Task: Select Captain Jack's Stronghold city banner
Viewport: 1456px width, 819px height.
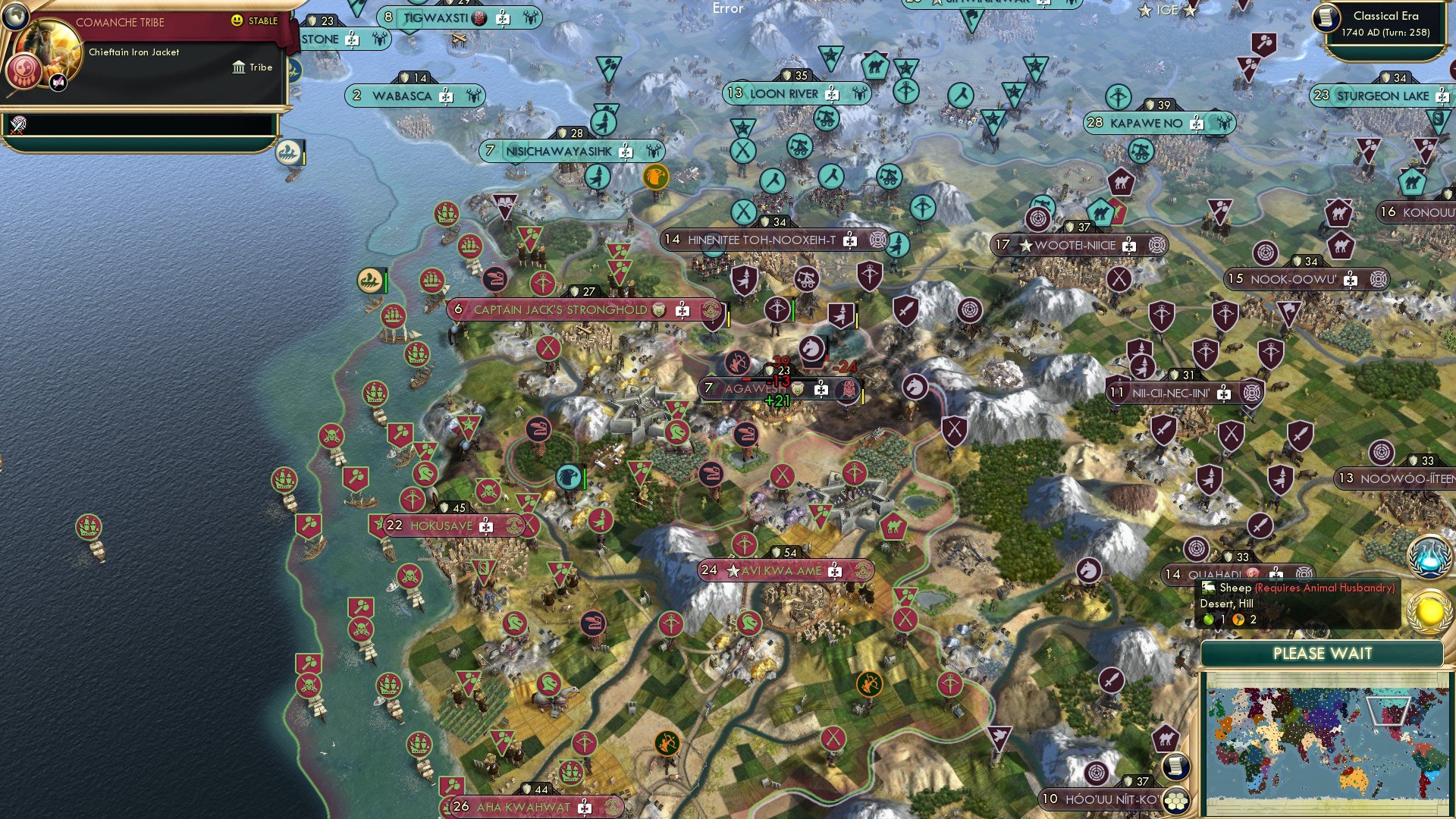Action: [x=552, y=310]
